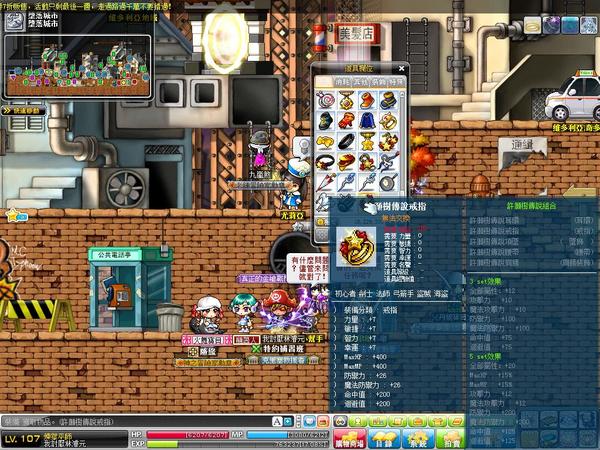The image size is (600, 450).
Task: Open the 其他 inventory tab
Action: click(x=359, y=83)
